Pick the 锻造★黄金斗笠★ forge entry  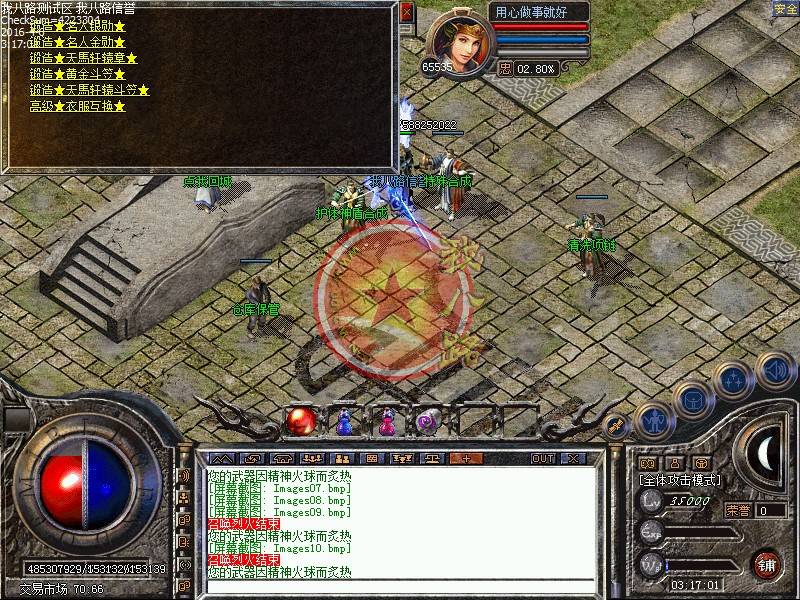[x=78, y=74]
